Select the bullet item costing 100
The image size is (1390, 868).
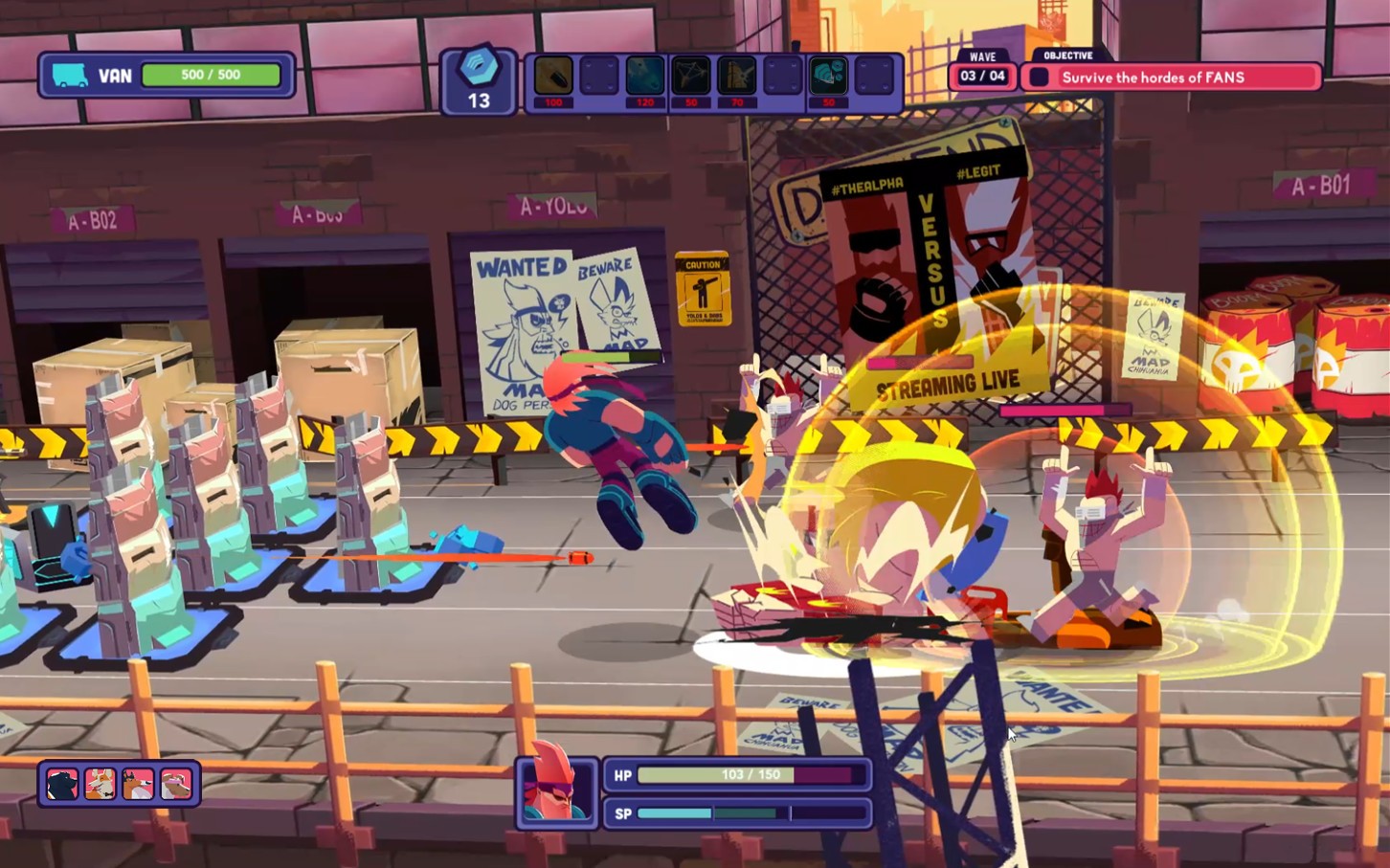point(553,77)
